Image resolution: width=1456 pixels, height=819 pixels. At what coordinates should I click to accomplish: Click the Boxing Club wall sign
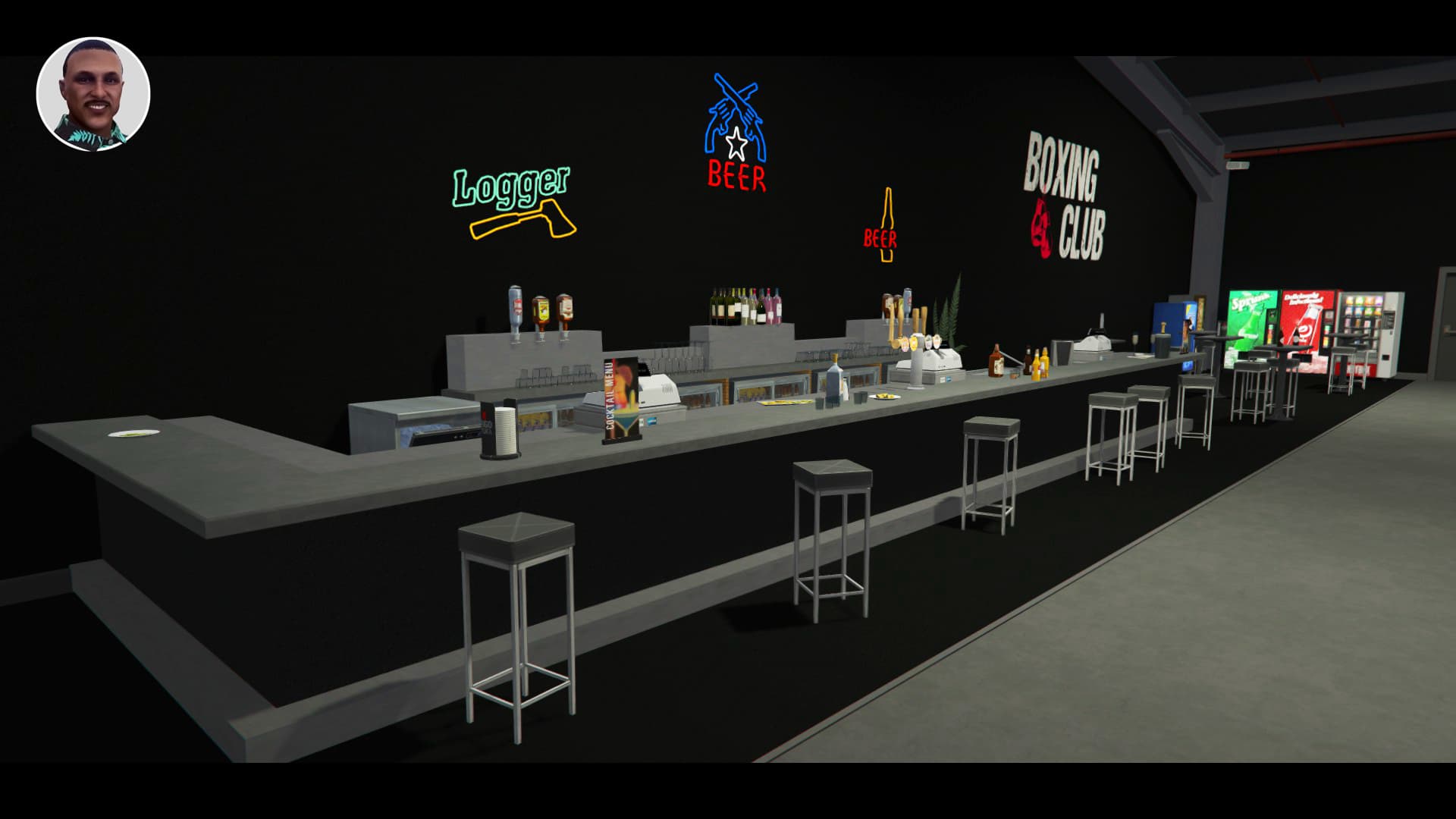(1065, 193)
